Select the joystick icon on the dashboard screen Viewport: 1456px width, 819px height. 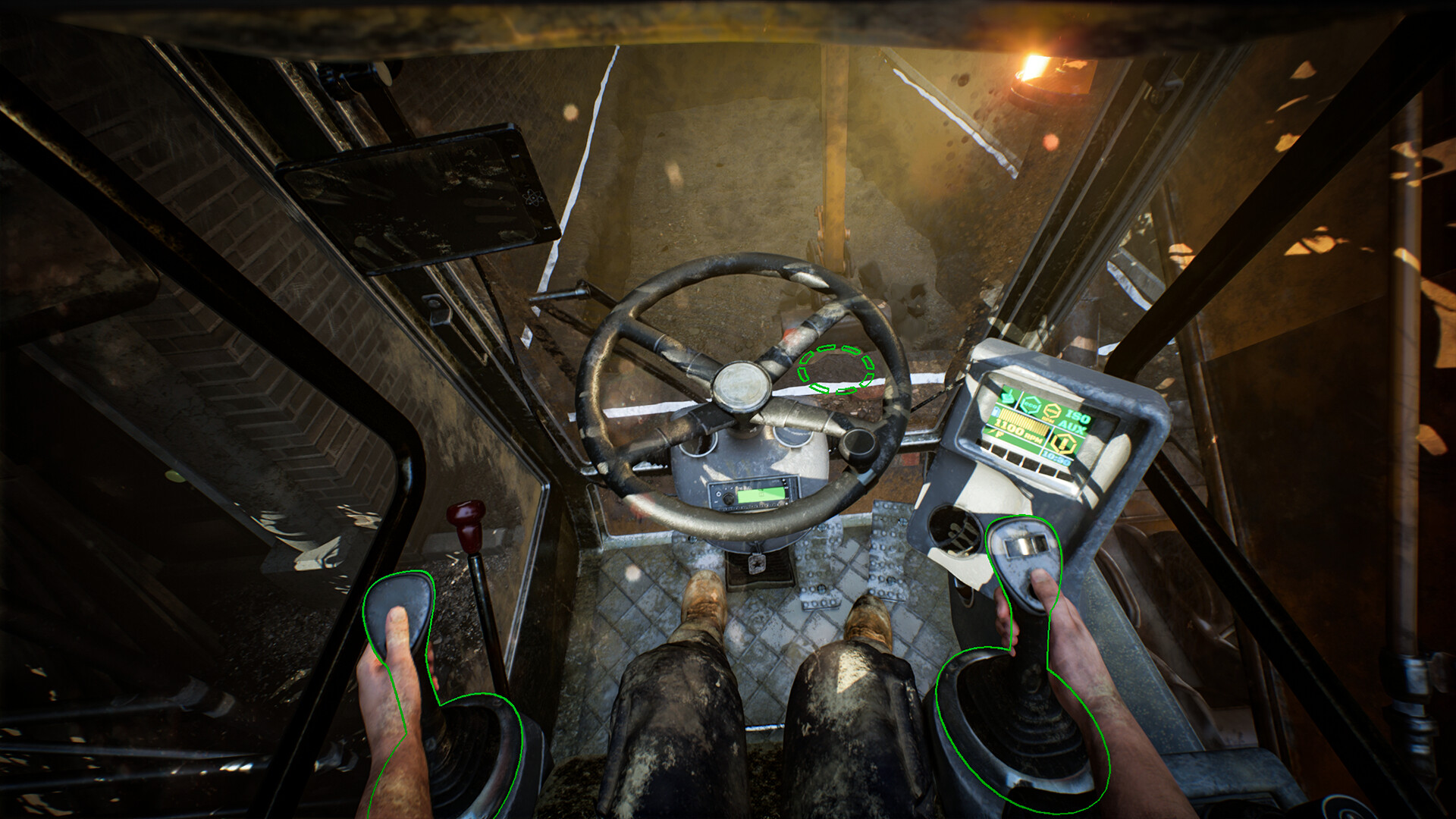tap(1007, 397)
